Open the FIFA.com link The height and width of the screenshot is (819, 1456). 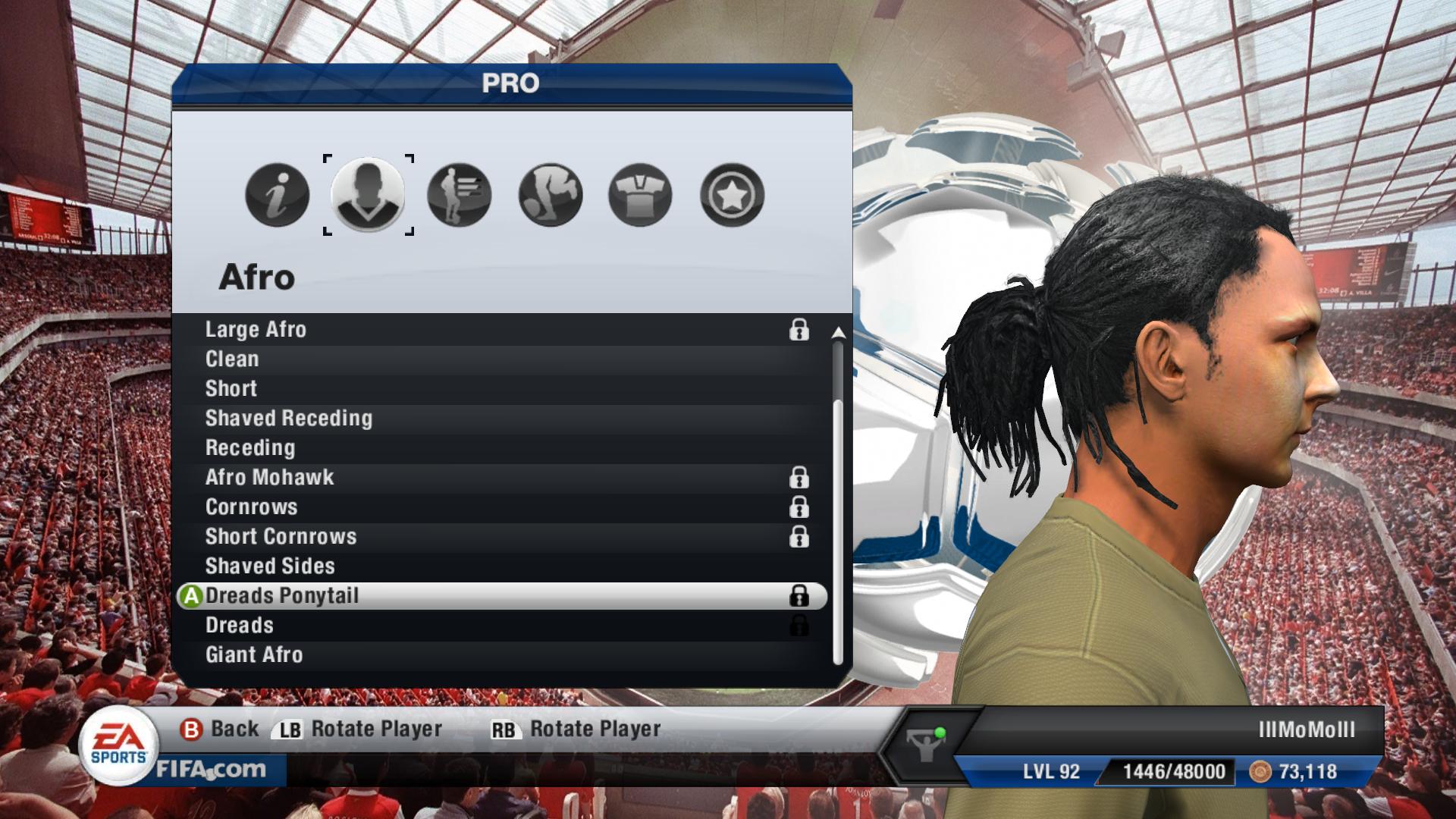(x=212, y=770)
